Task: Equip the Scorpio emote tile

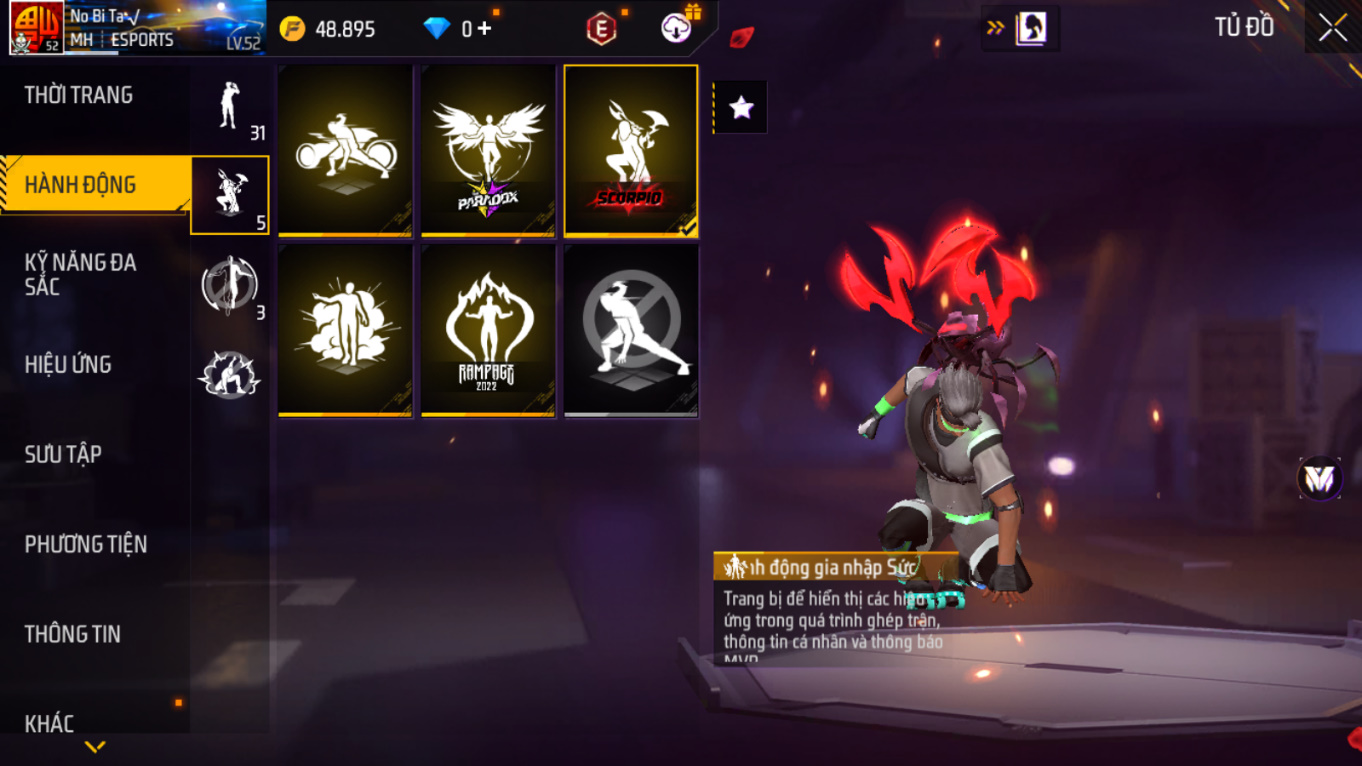Action: (x=631, y=151)
